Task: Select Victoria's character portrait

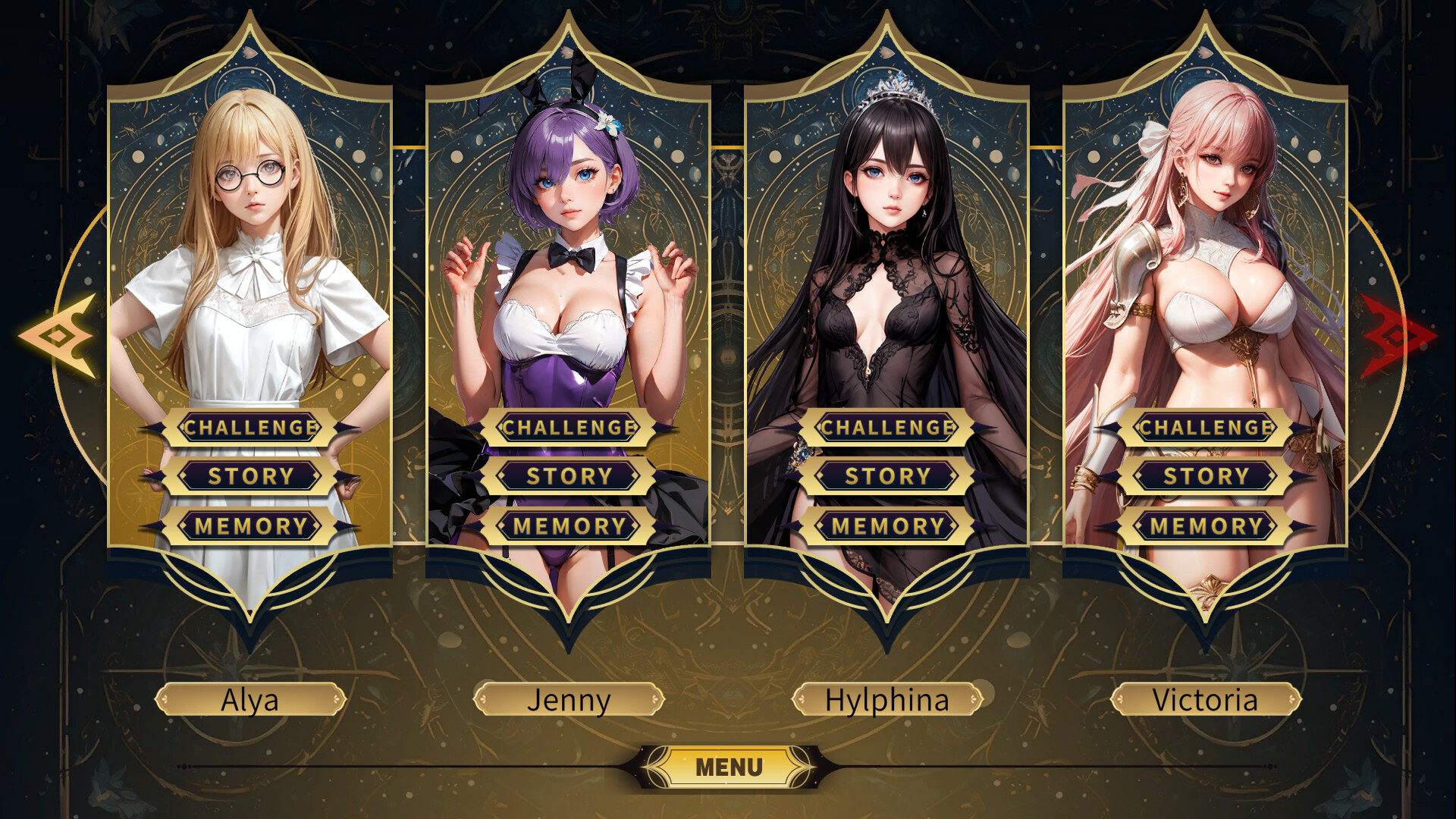Action: [1206, 227]
